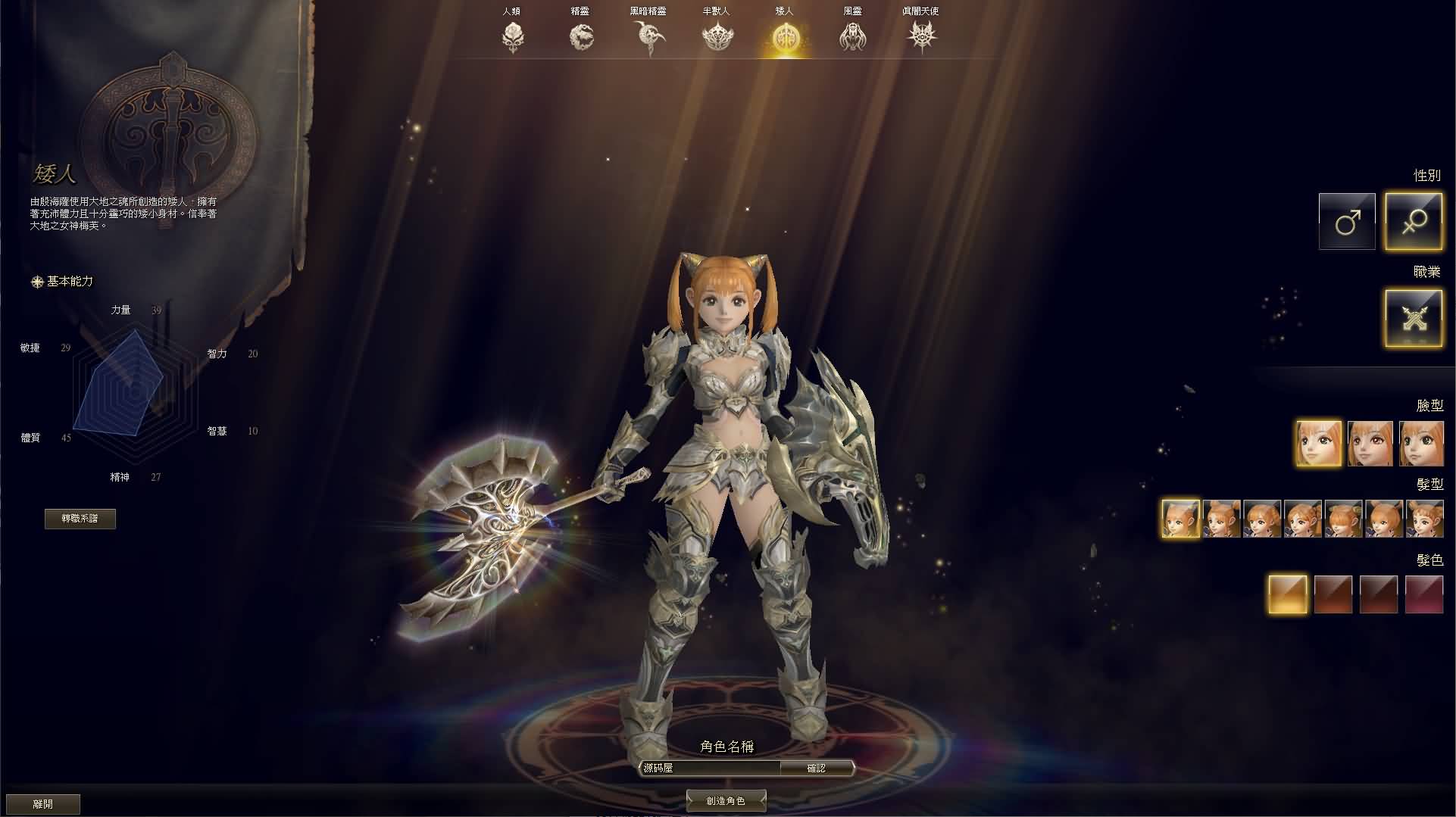Click the character name input field
Image resolution: width=1456 pixels, height=817 pixels.
(x=708, y=768)
